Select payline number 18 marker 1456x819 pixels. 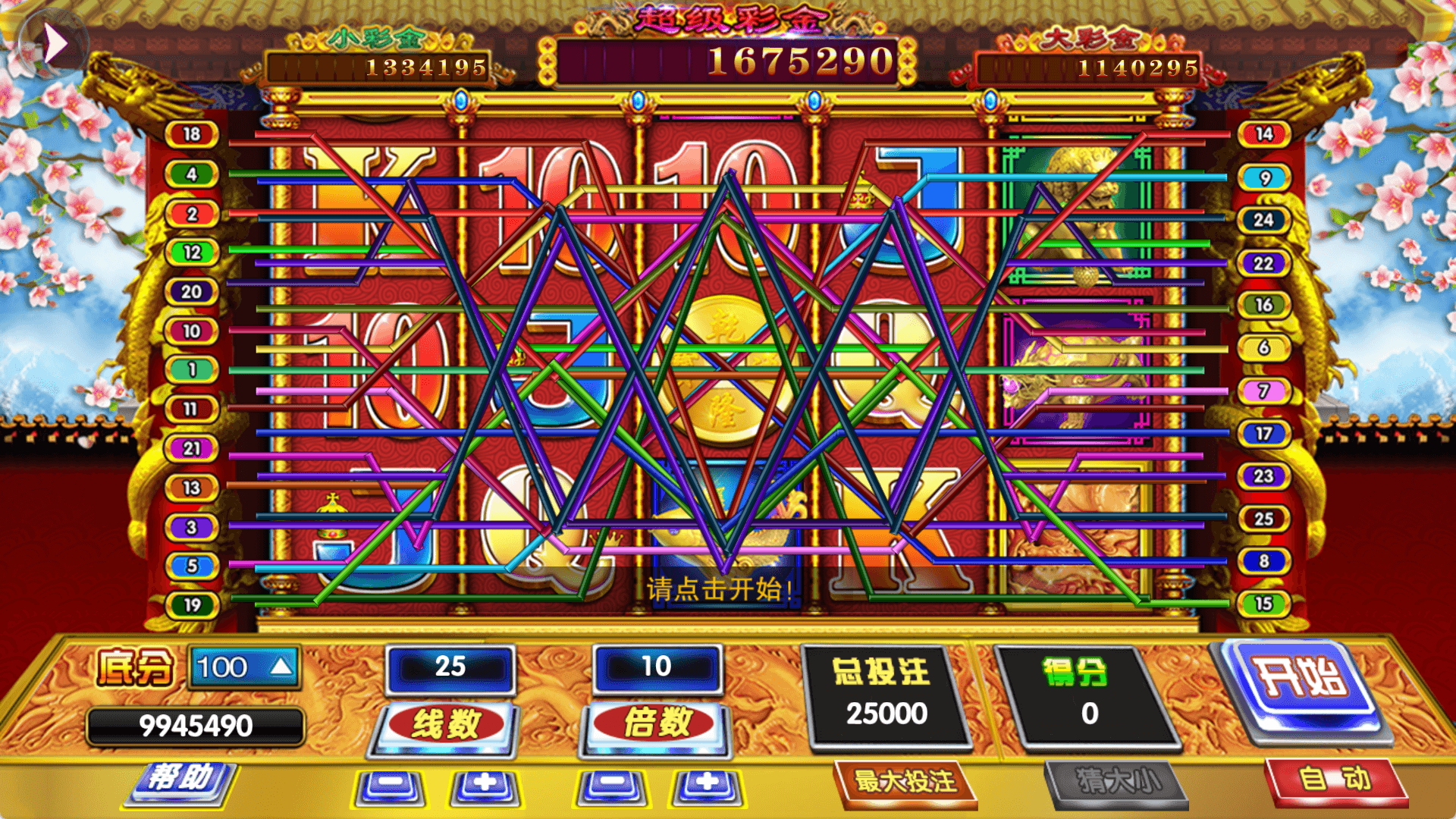[x=192, y=134]
